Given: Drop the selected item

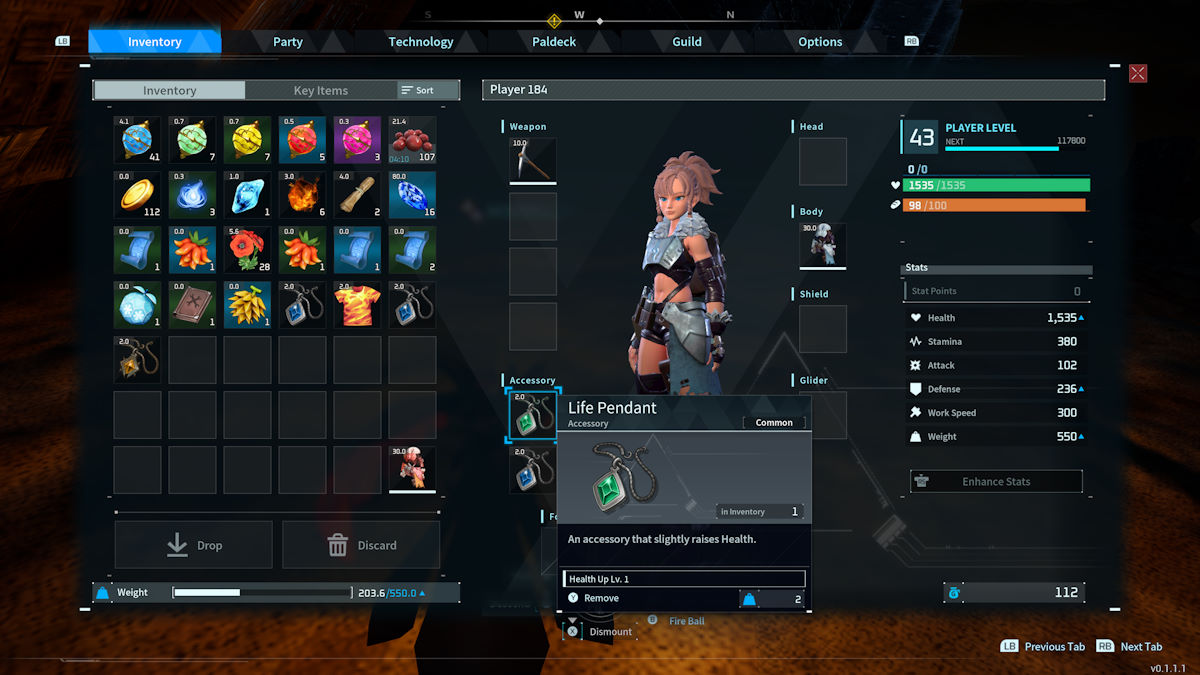Looking at the screenshot, I should point(194,545).
